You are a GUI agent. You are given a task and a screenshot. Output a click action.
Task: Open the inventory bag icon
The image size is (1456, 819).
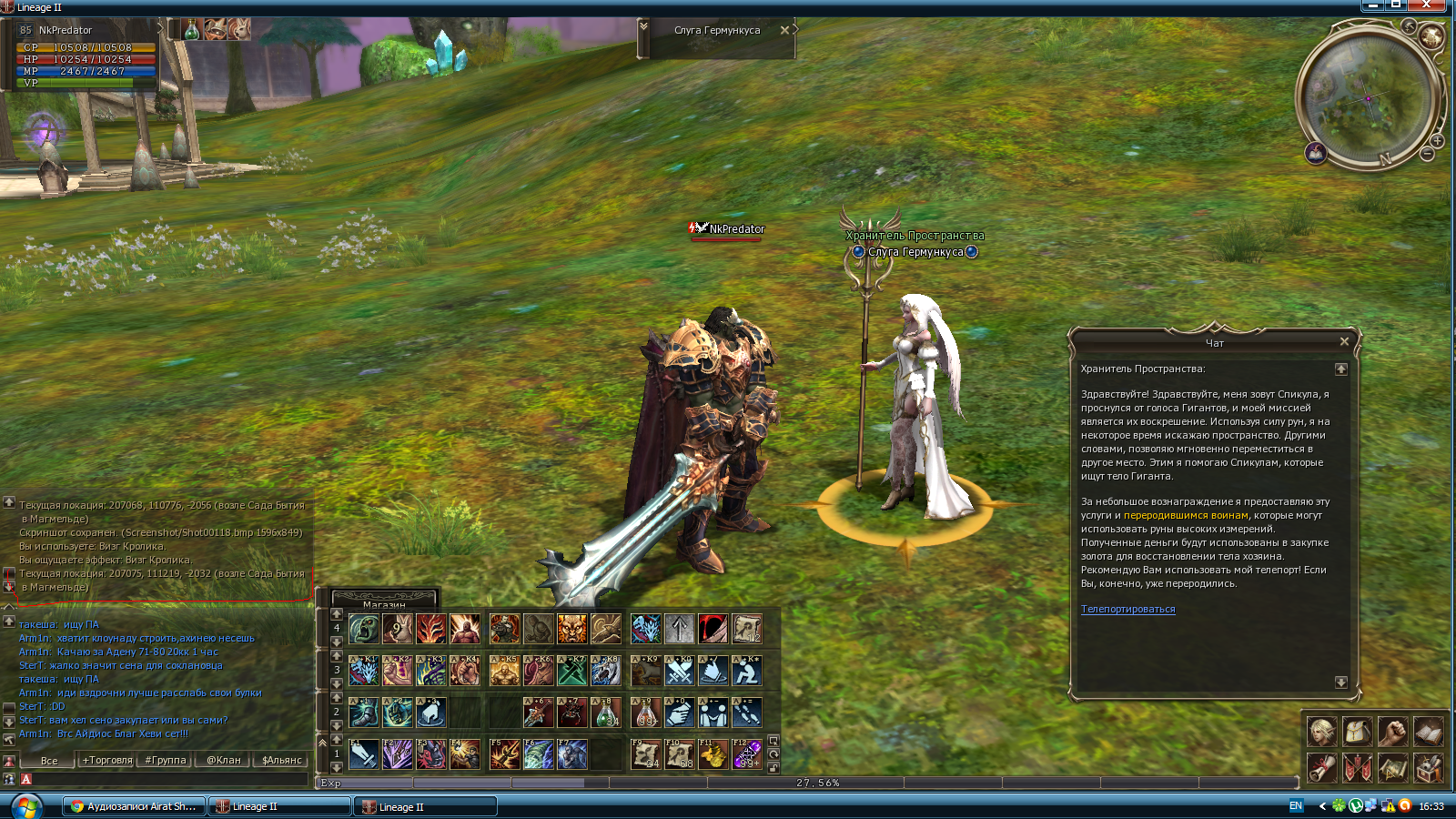(1357, 730)
